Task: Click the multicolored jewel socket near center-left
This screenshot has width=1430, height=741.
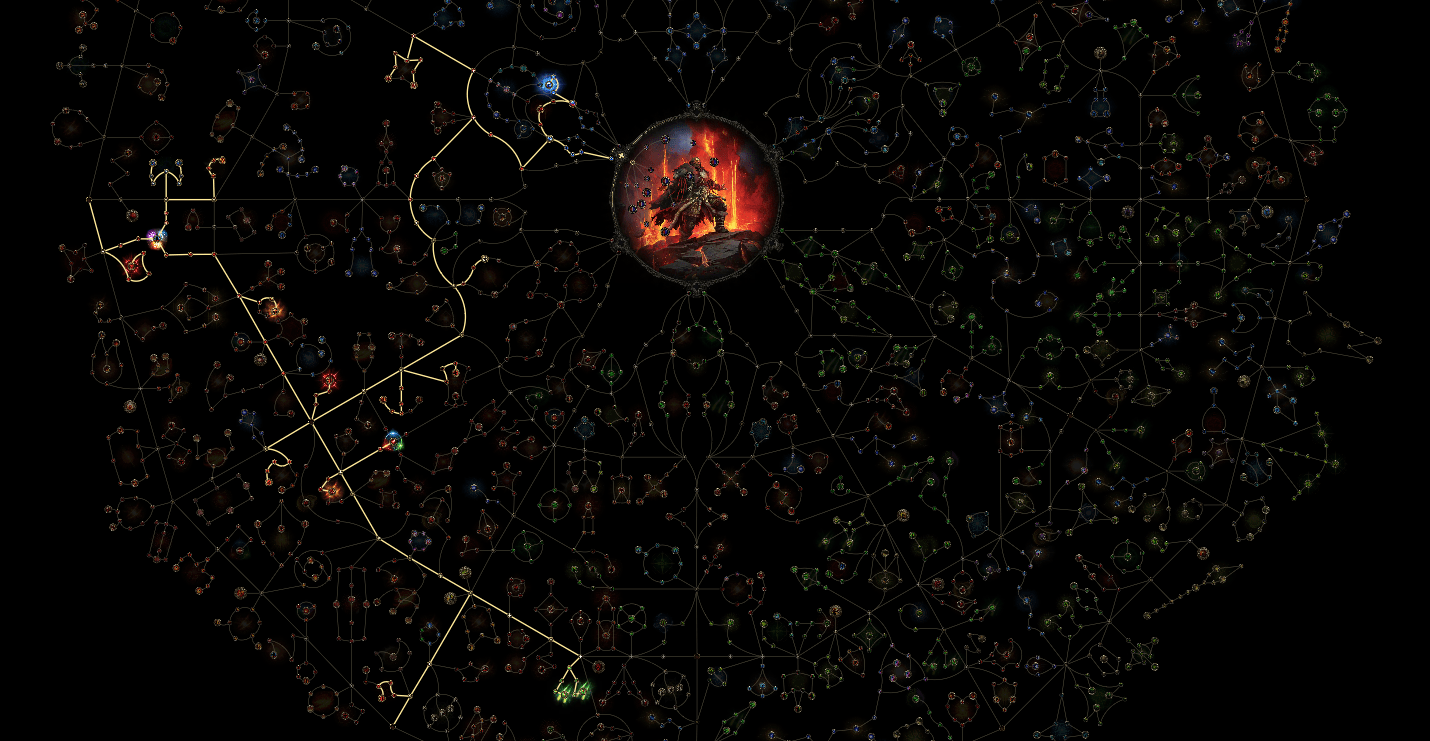Action: [x=395, y=440]
